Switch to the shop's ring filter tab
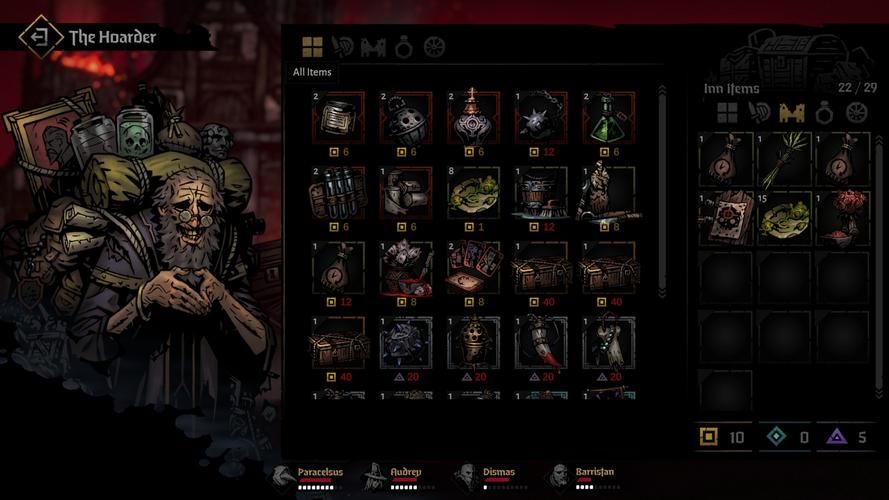This screenshot has height=500, width=889. tap(404, 47)
